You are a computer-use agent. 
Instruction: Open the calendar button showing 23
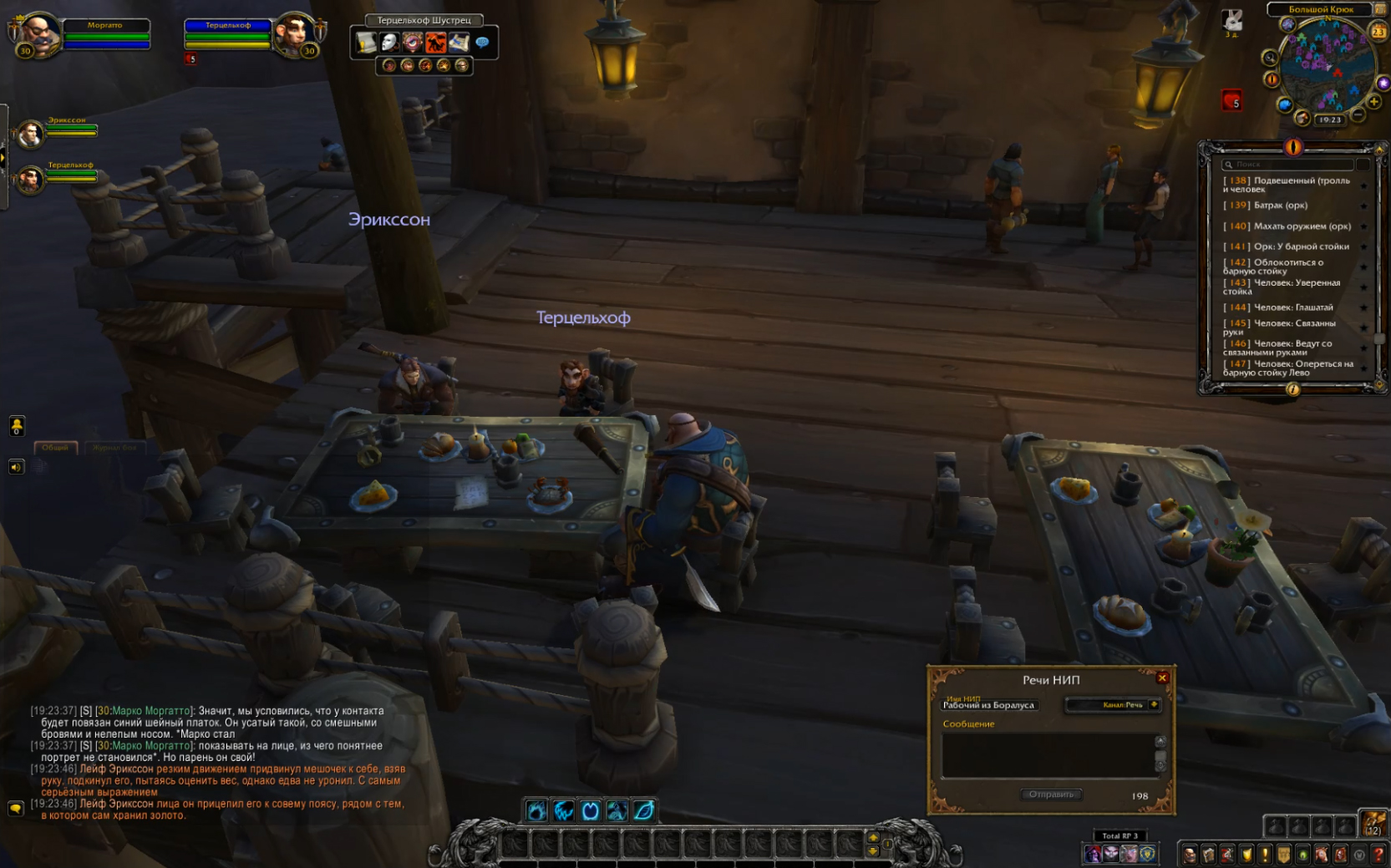[1378, 32]
